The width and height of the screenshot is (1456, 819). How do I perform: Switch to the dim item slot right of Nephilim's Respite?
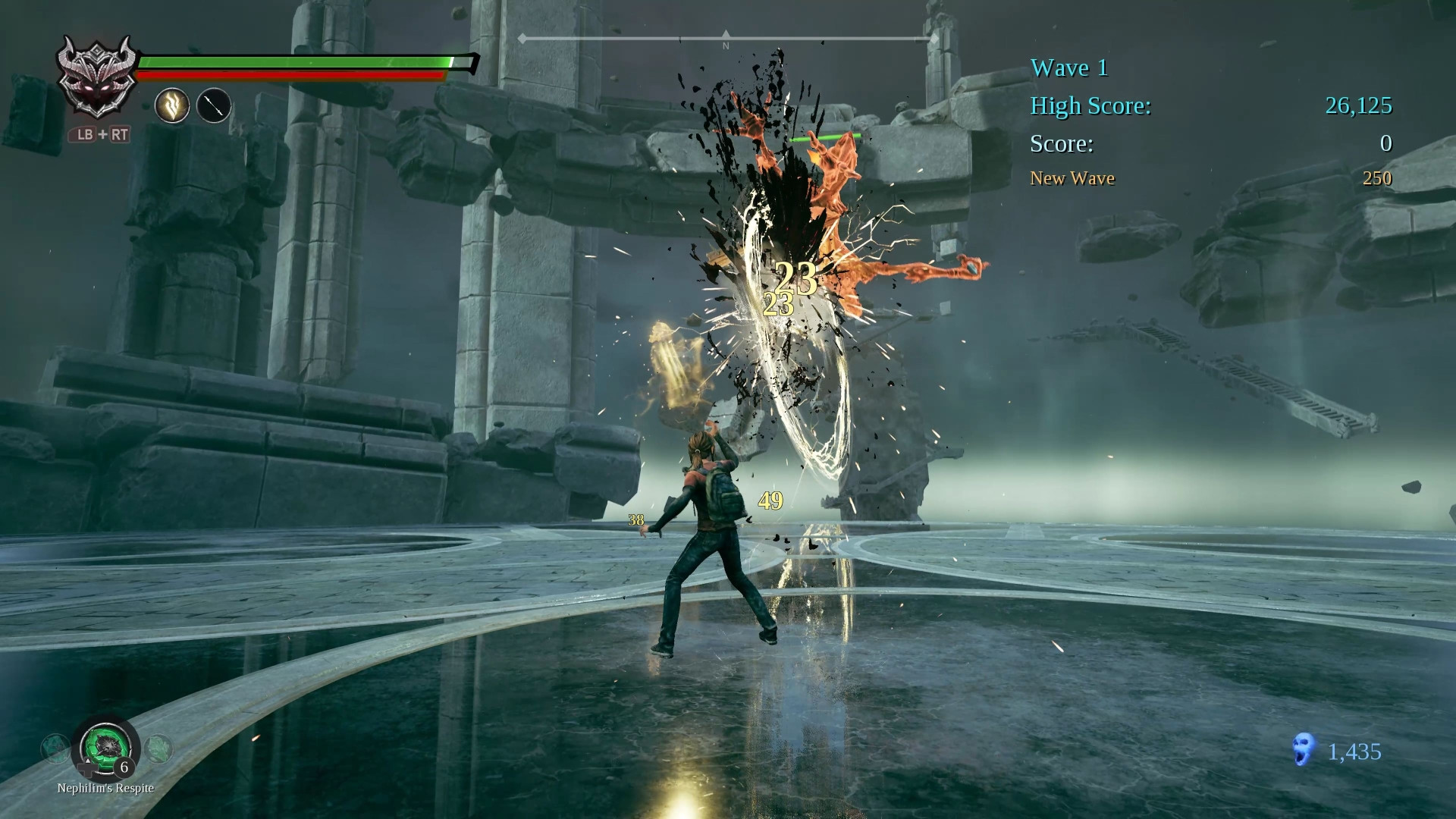(x=158, y=748)
